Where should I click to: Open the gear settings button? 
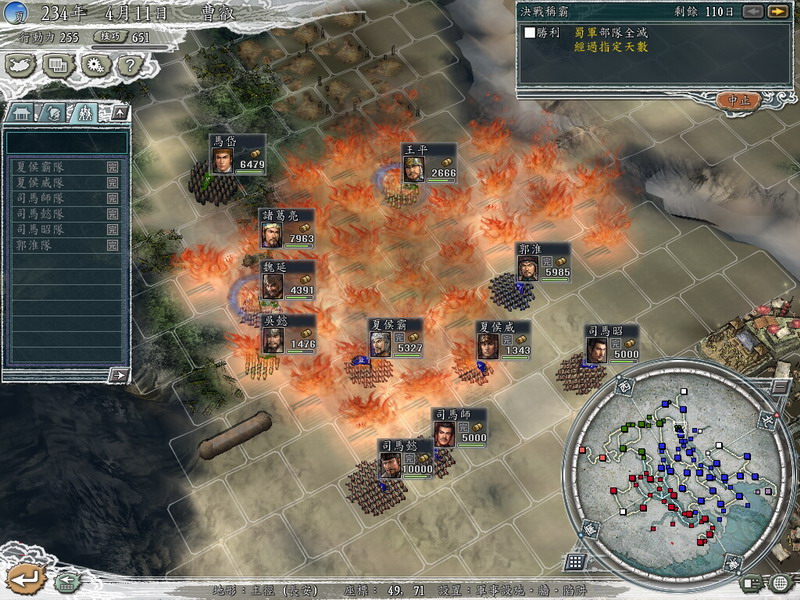94,65
